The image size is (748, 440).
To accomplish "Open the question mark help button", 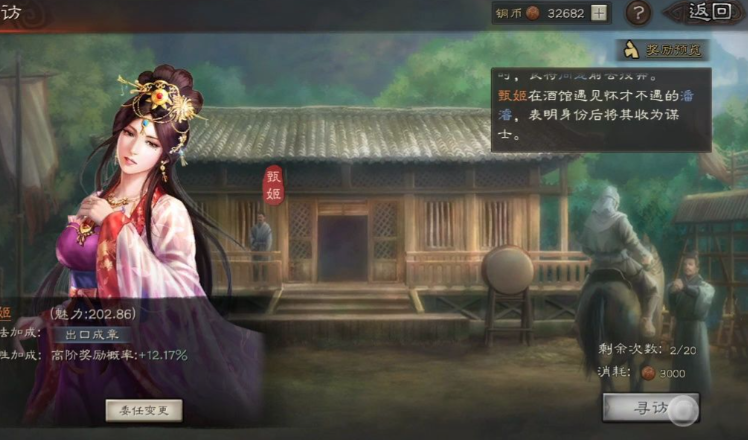I will point(639,13).
